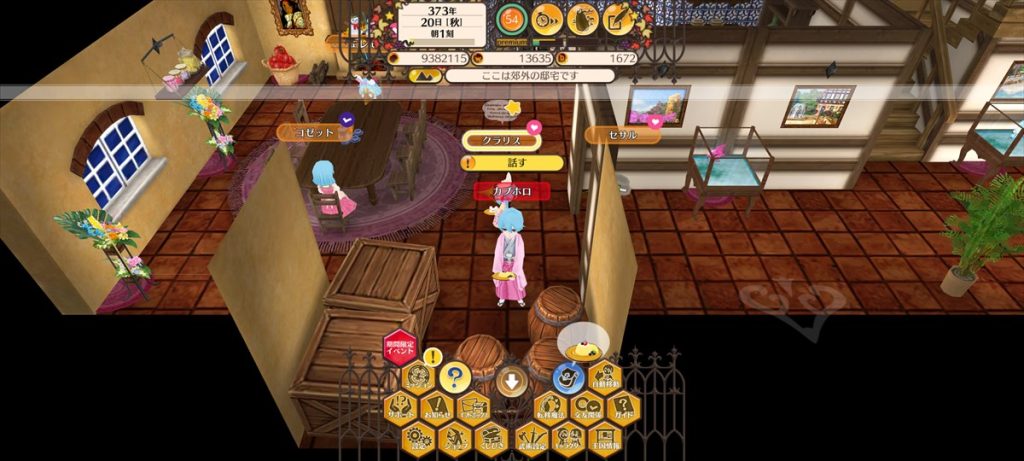Collapse menu with the down arrow button

(x=511, y=381)
